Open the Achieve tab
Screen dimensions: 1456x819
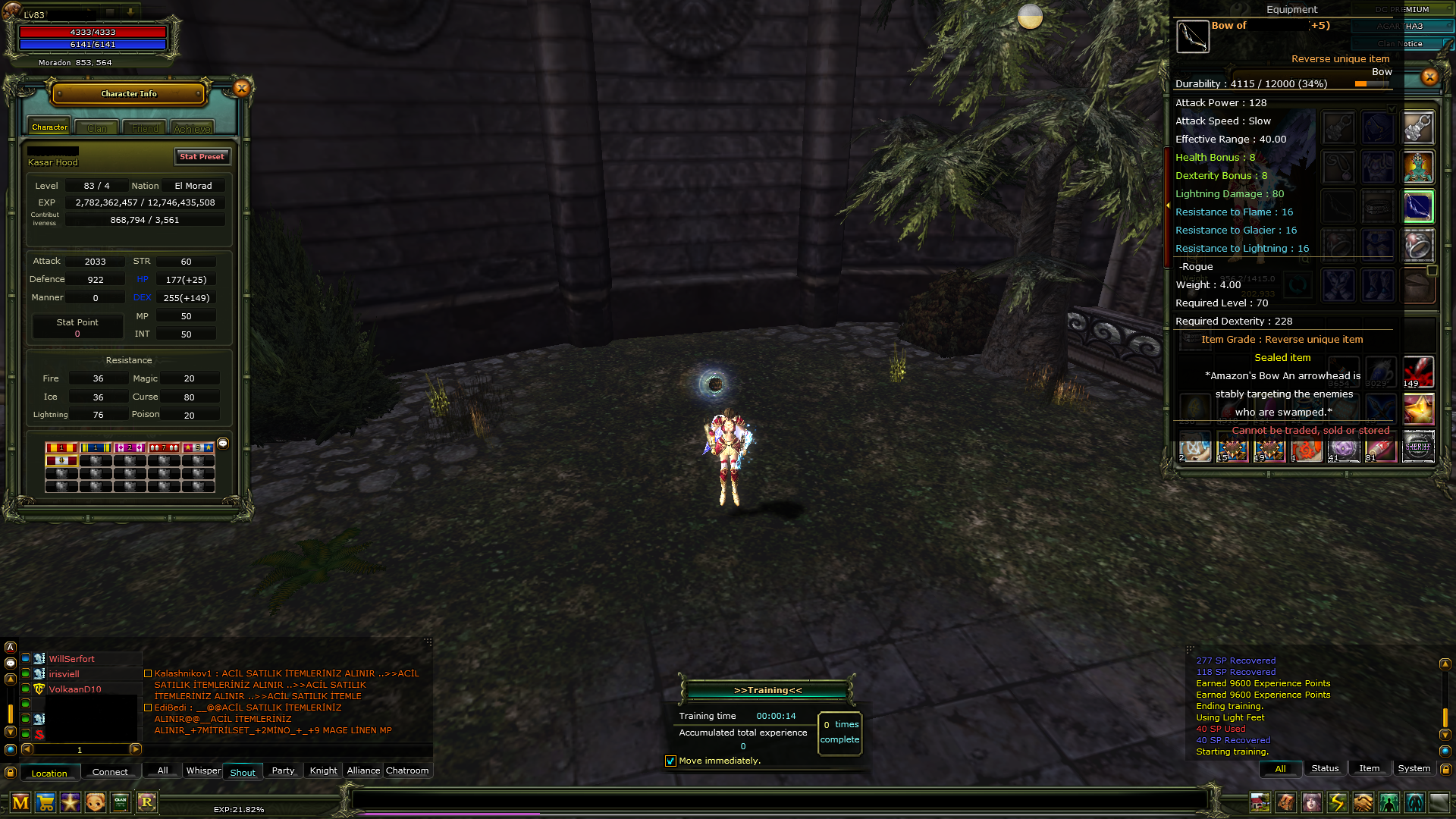(192, 128)
